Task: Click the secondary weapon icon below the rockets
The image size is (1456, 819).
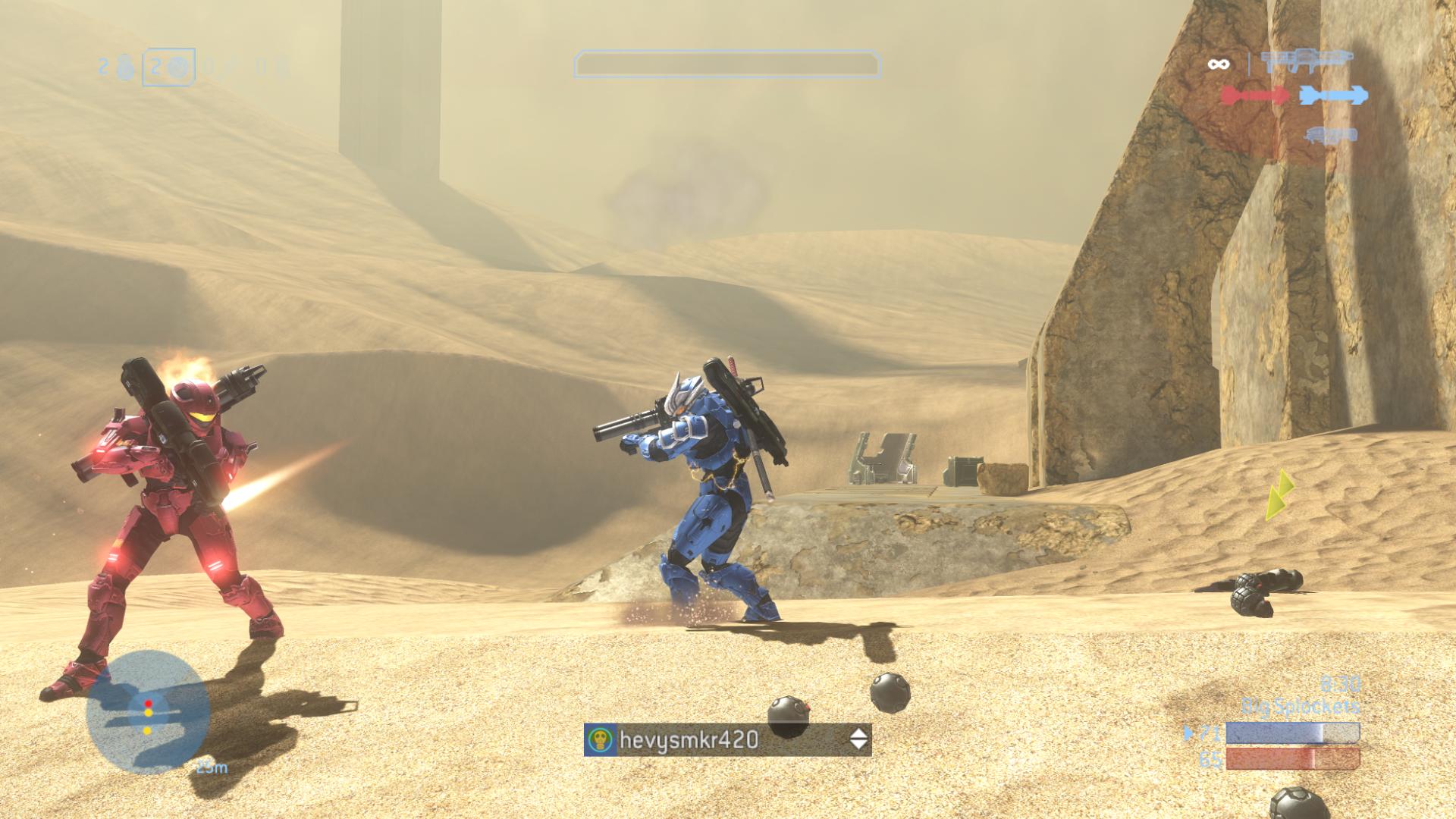Action: click(x=1330, y=136)
